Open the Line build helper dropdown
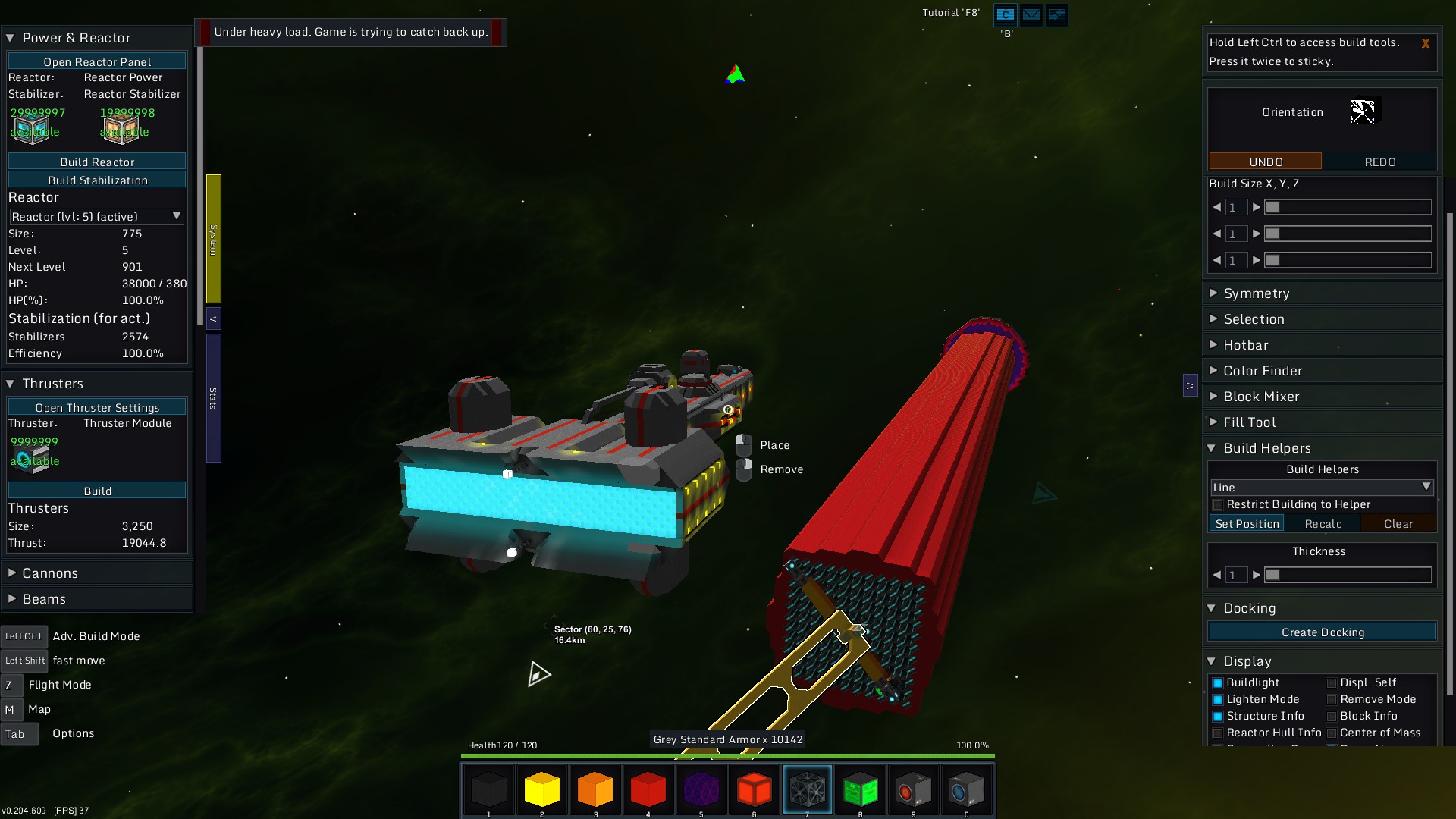This screenshot has width=1456, height=819. (x=1321, y=487)
